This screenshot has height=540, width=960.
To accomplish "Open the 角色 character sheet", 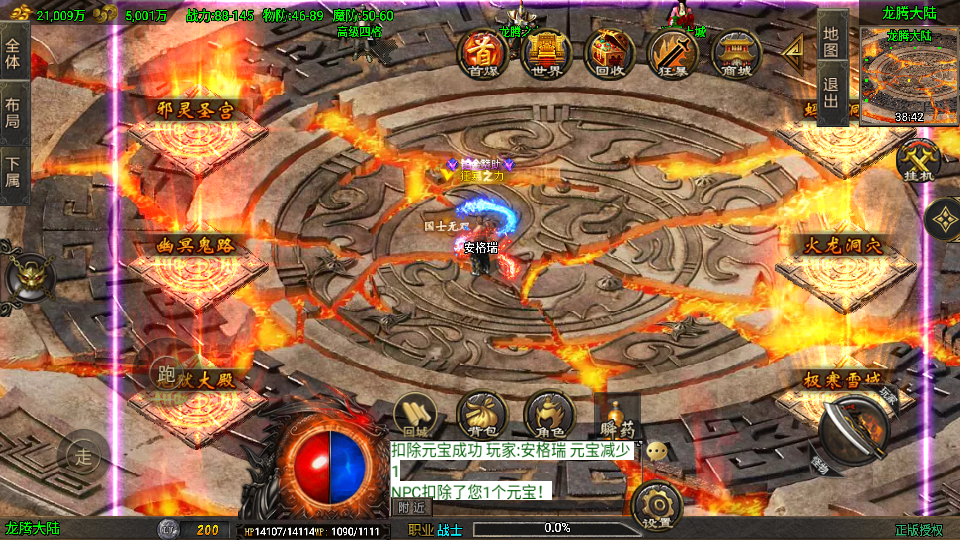I will pyautogui.click(x=548, y=416).
